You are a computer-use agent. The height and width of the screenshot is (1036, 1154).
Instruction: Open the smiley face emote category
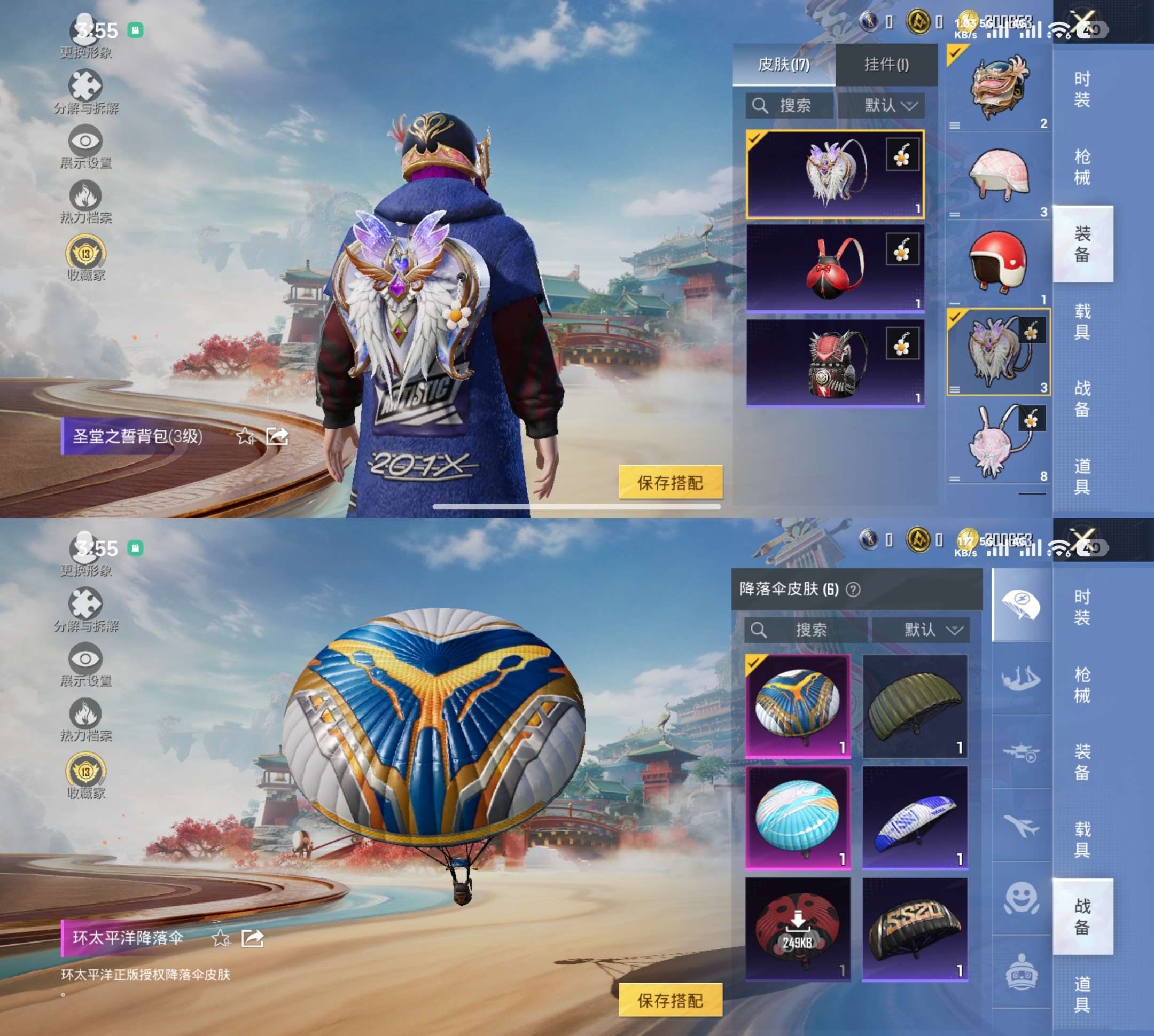pos(1021,898)
